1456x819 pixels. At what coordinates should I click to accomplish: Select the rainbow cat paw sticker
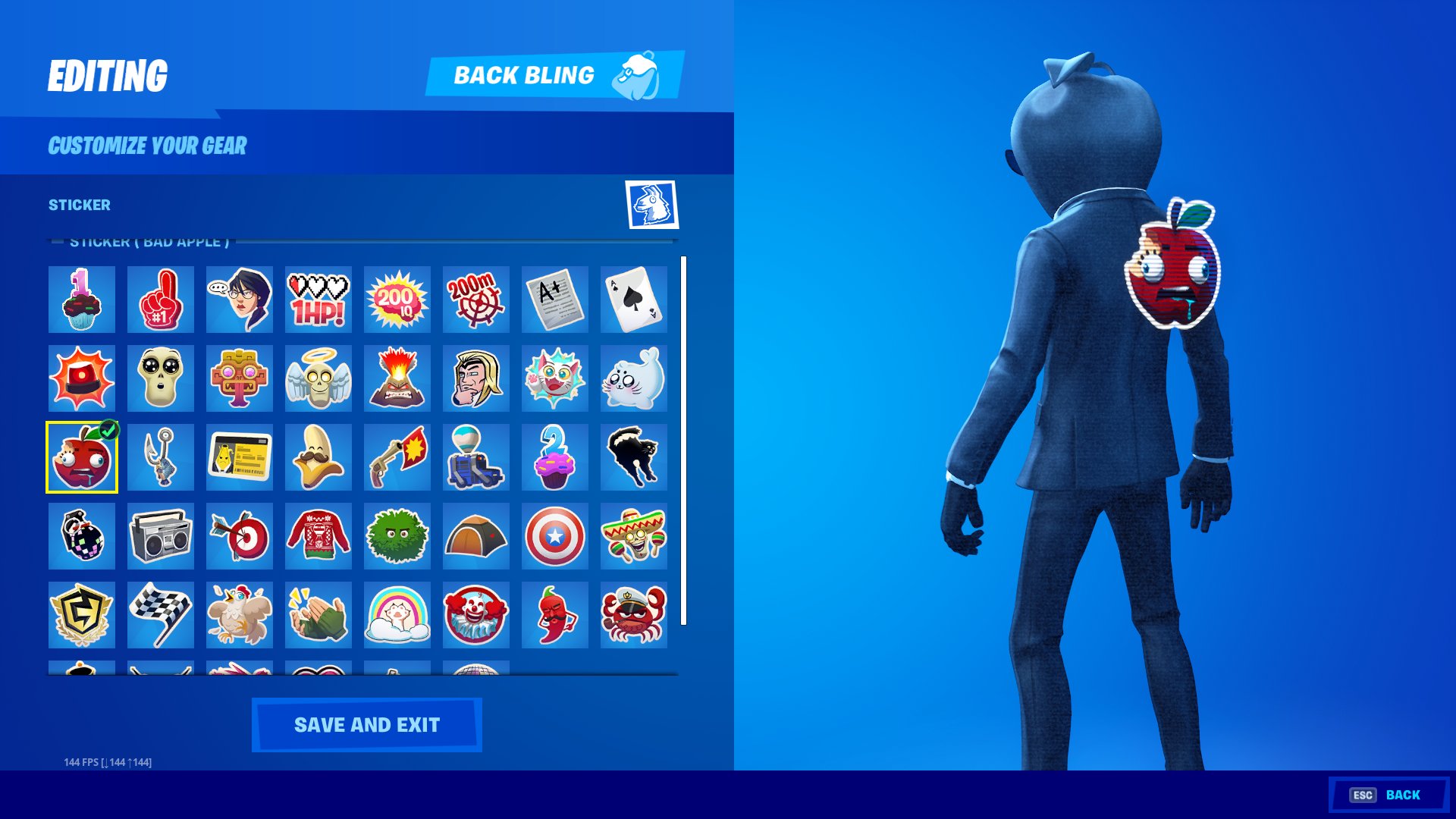pos(397,616)
